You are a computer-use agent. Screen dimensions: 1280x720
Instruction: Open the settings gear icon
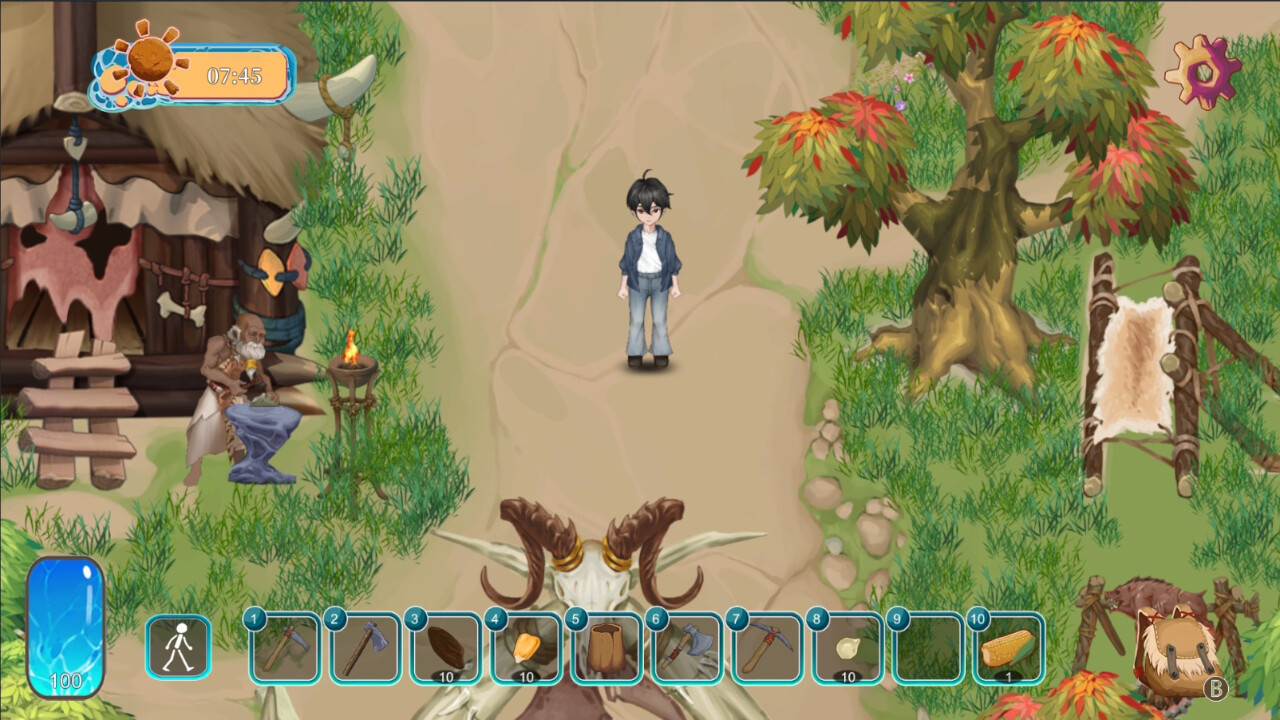(1202, 71)
